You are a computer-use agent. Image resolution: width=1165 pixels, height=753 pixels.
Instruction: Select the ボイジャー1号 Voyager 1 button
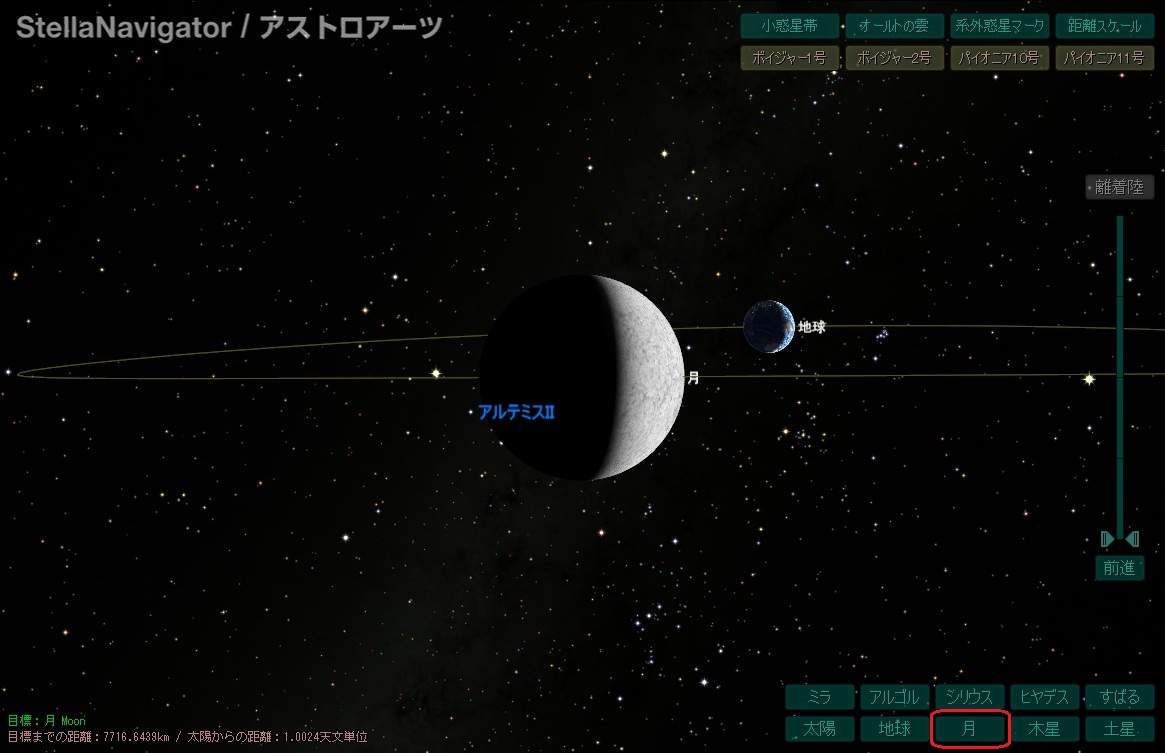(x=788, y=58)
